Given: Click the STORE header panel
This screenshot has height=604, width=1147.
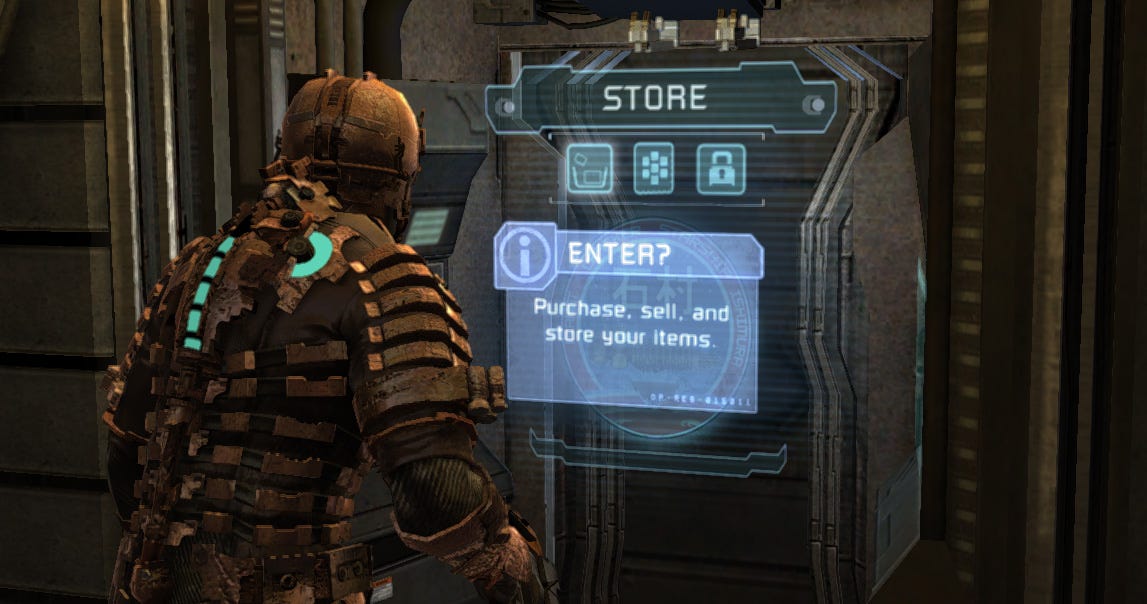Looking at the screenshot, I should (x=655, y=98).
